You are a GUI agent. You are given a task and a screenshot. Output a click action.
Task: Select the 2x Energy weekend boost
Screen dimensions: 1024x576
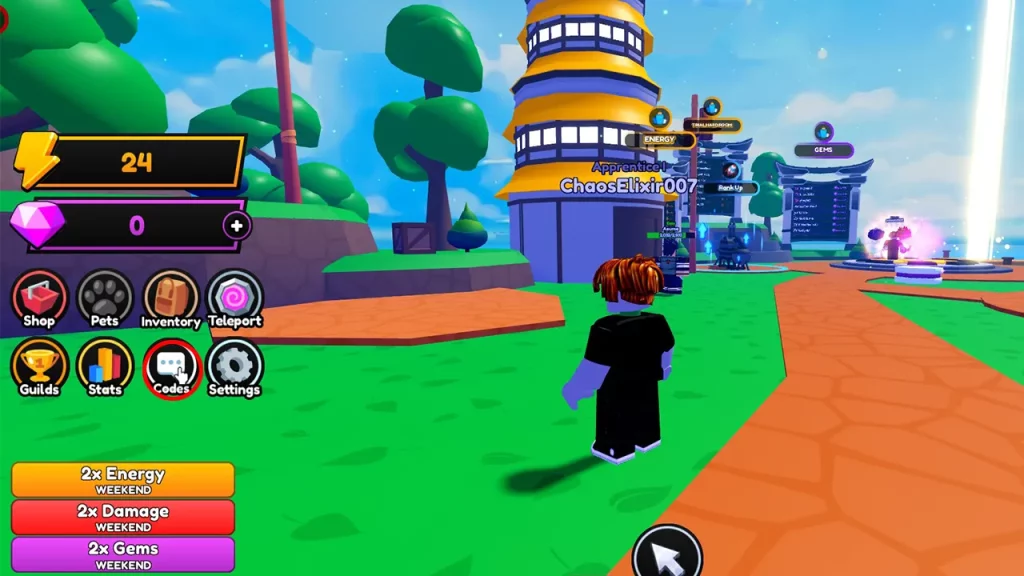click(123, 479)
